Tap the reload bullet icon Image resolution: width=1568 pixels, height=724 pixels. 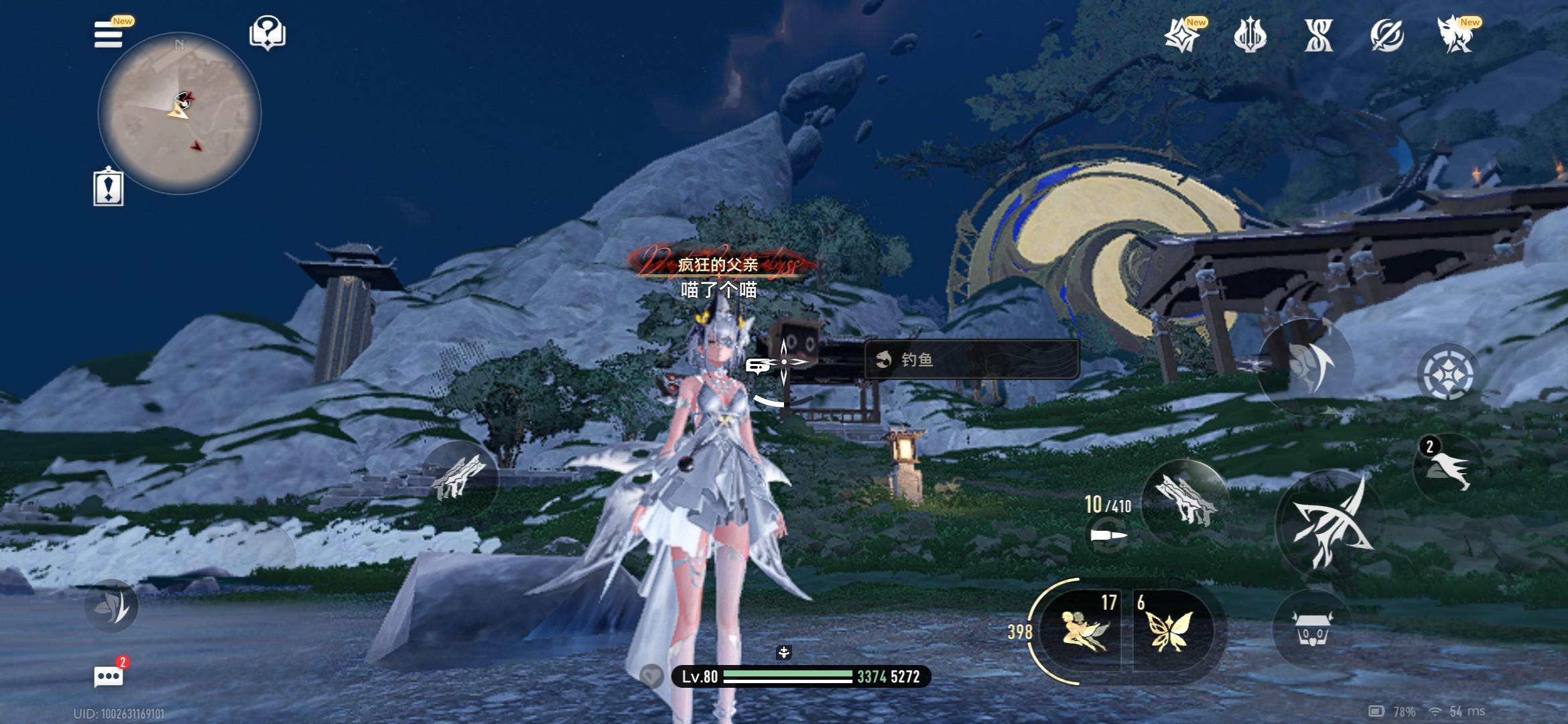1108,535
